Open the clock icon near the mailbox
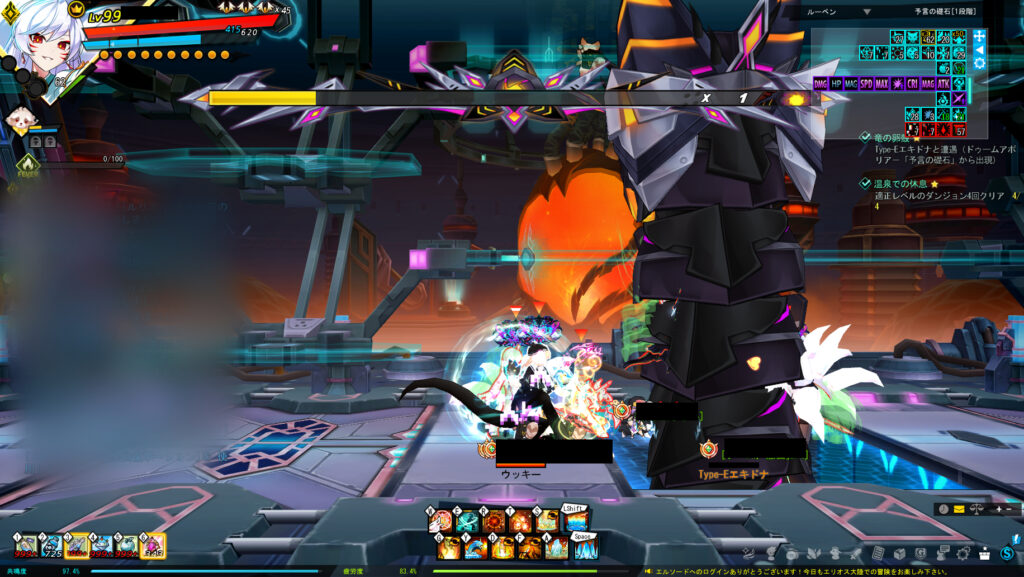This screenshot has width=1024, height=577. point(943,509)
